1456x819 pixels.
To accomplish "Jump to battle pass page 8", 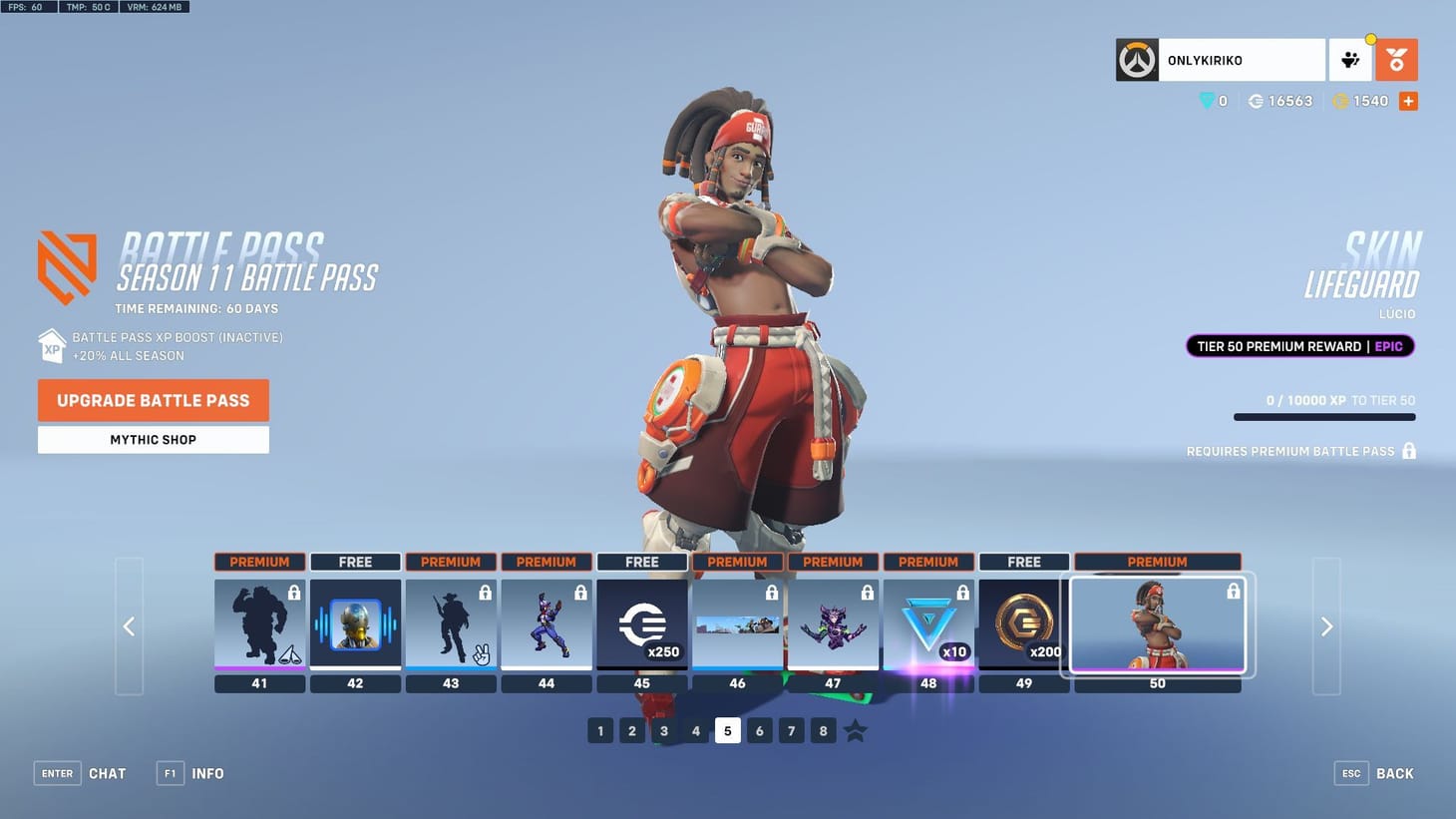I will pos(823,730).
